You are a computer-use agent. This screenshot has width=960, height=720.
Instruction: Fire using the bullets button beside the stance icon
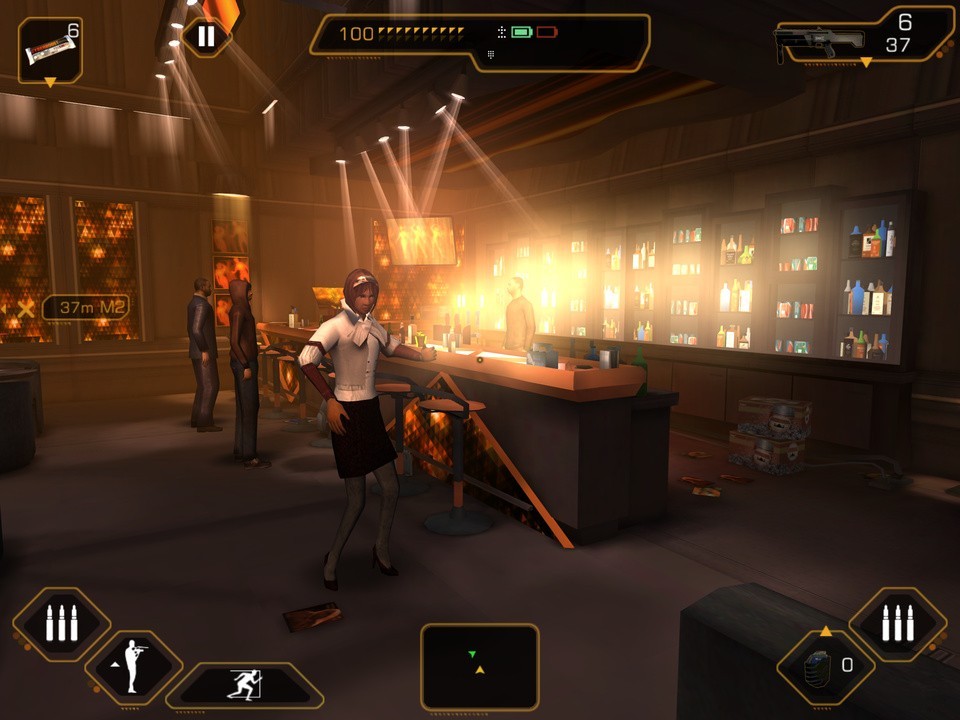tap(61, 623)
